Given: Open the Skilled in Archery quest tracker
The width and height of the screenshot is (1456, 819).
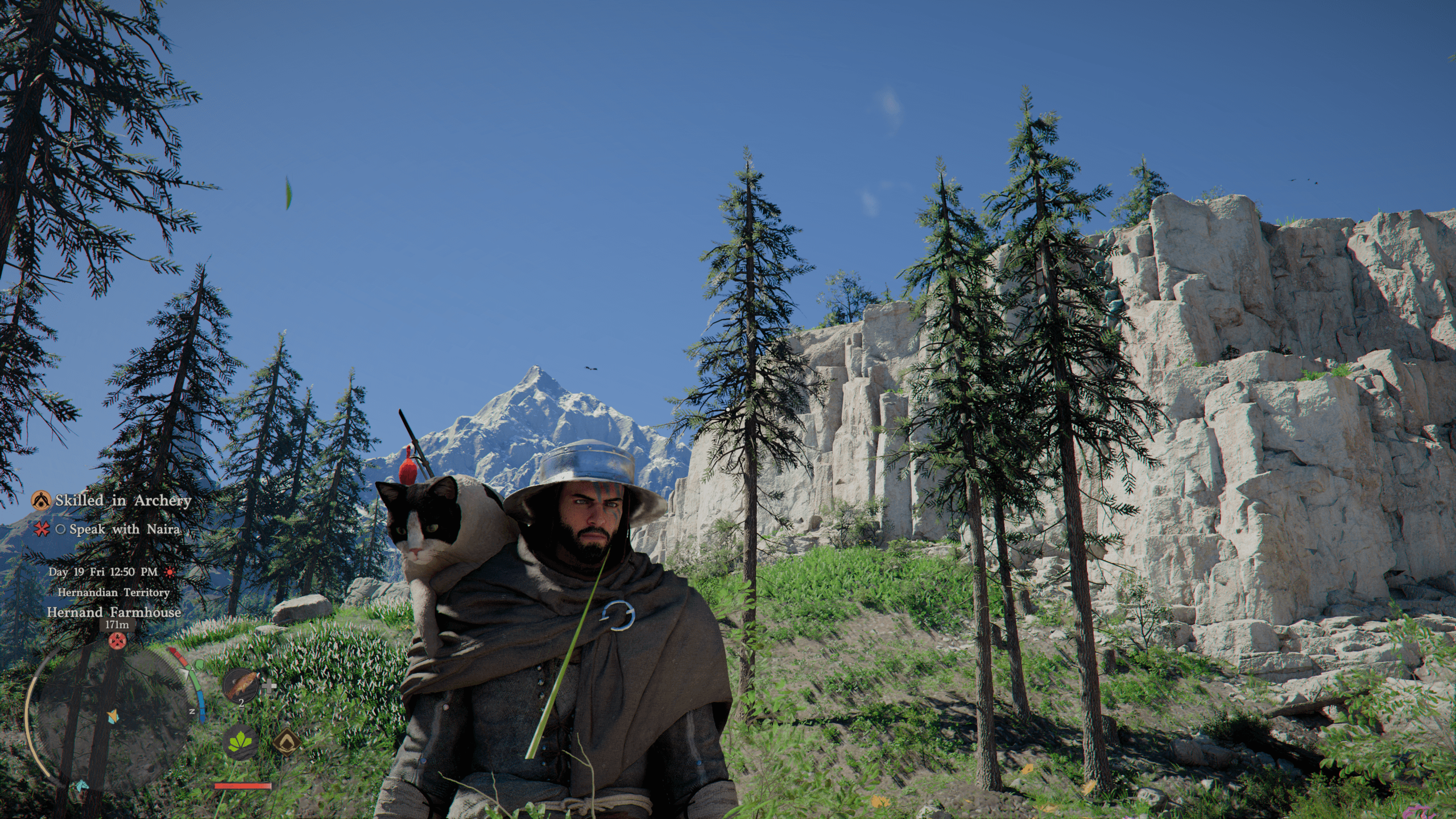Looking at the screenshot, I should (x=122, y=501).
